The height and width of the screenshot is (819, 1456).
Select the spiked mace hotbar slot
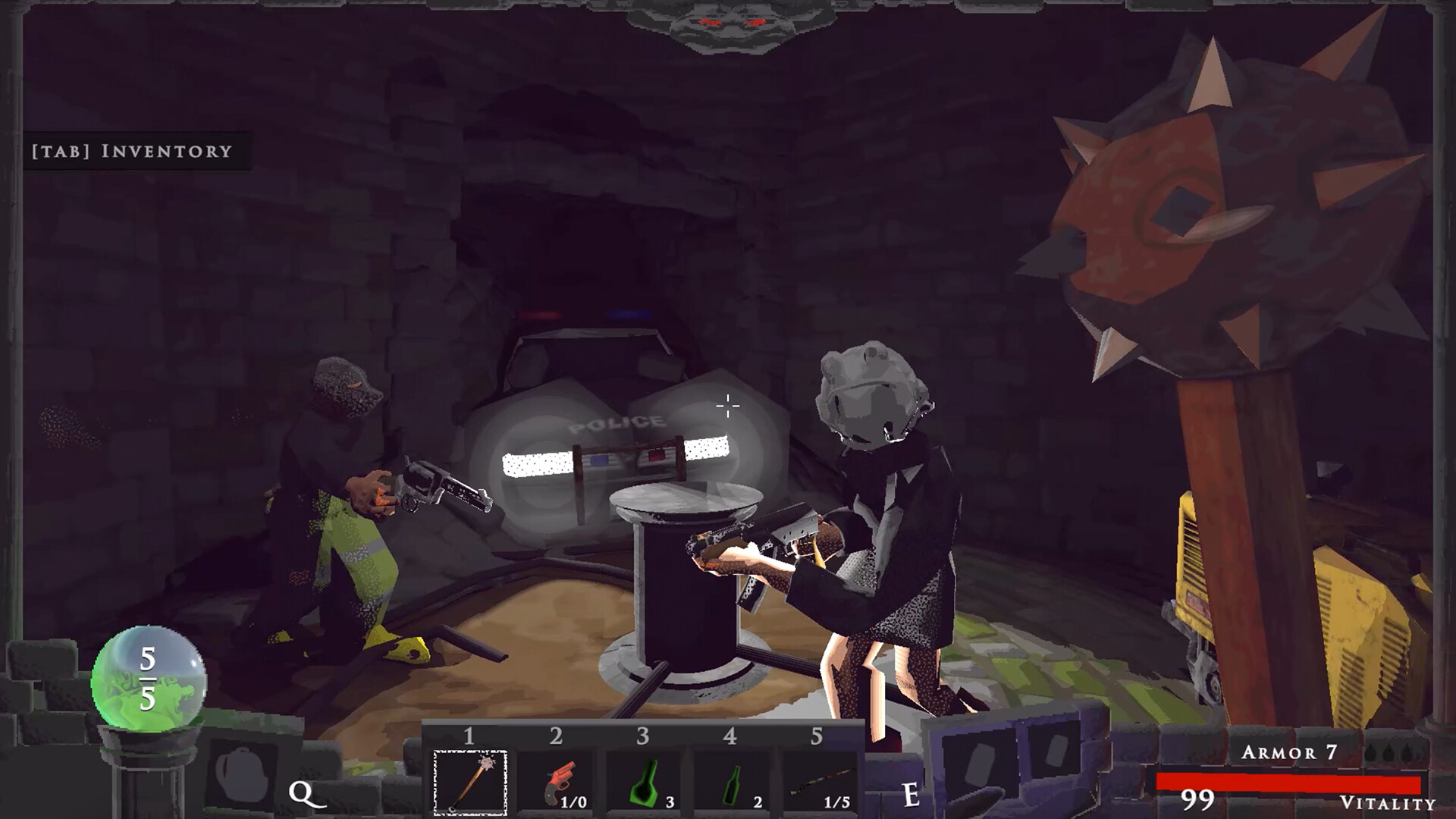(469, 783)
